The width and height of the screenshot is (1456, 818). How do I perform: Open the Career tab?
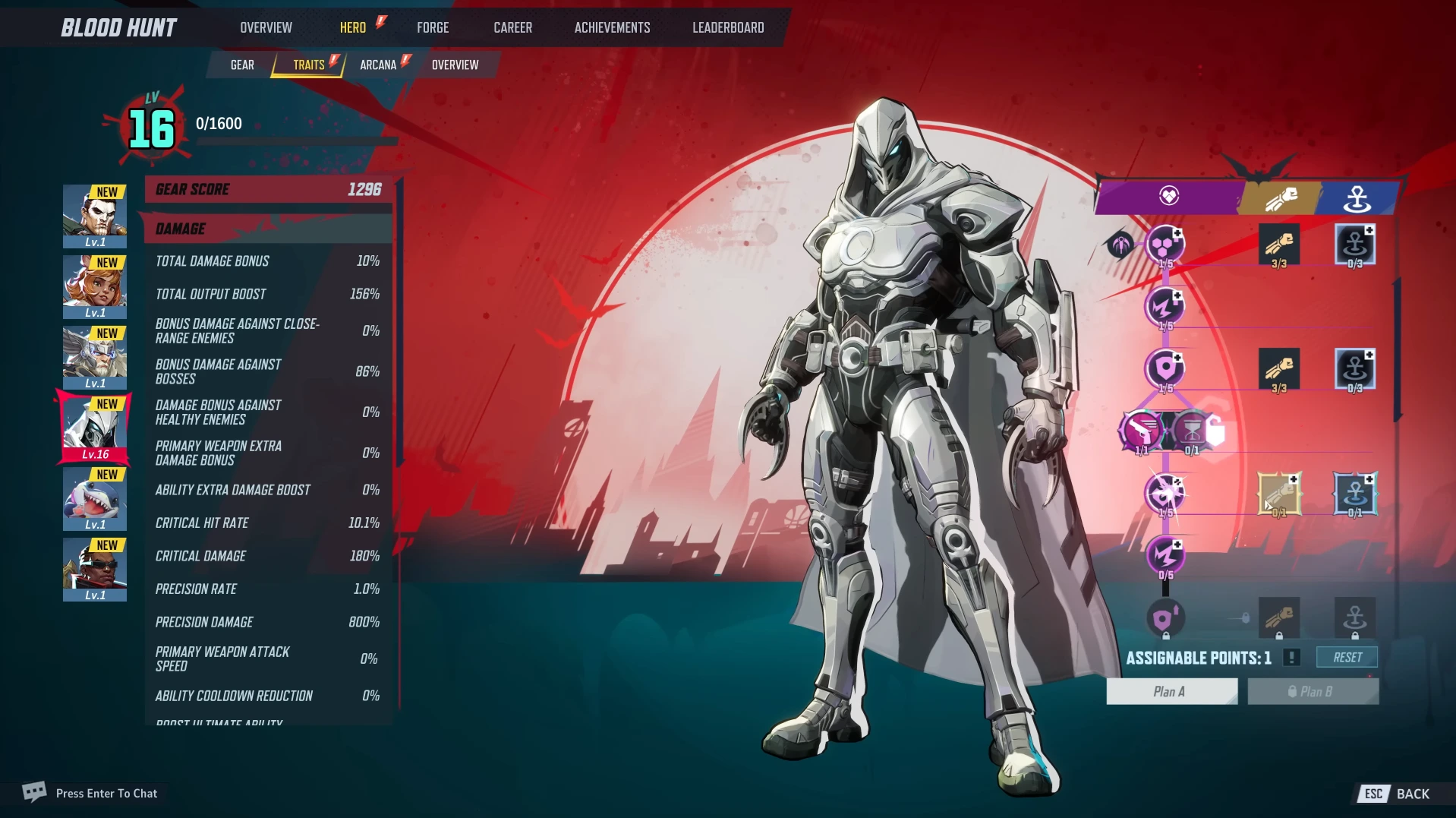coord(512,27)
